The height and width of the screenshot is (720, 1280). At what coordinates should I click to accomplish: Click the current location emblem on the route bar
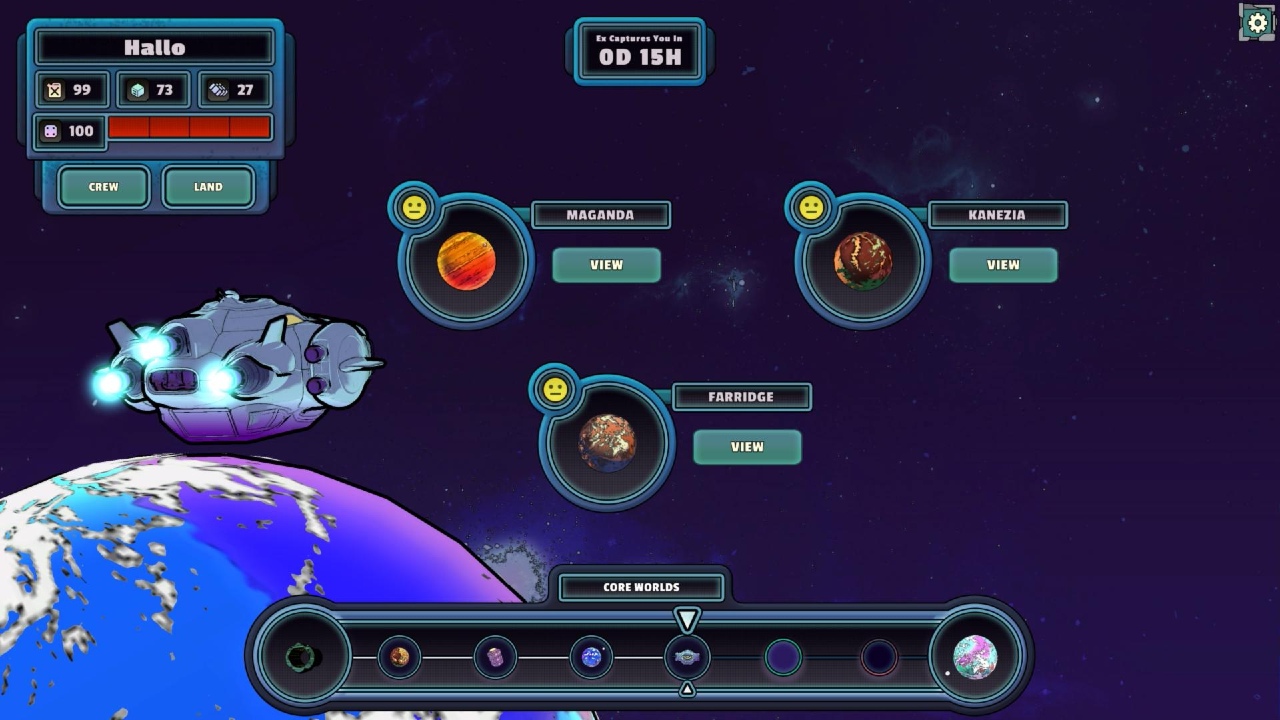[687, 657]
